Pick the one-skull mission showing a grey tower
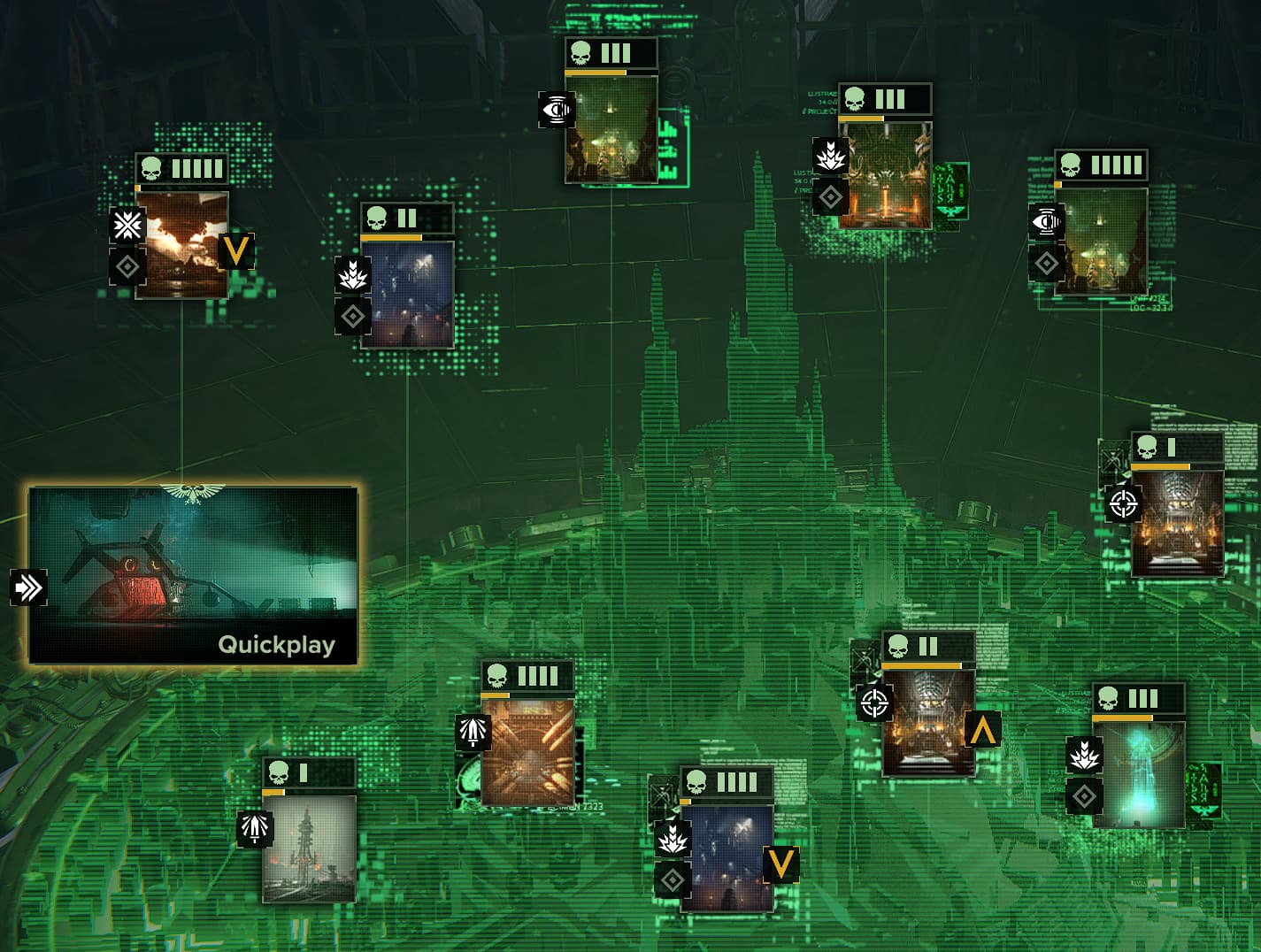 [309, 848]
